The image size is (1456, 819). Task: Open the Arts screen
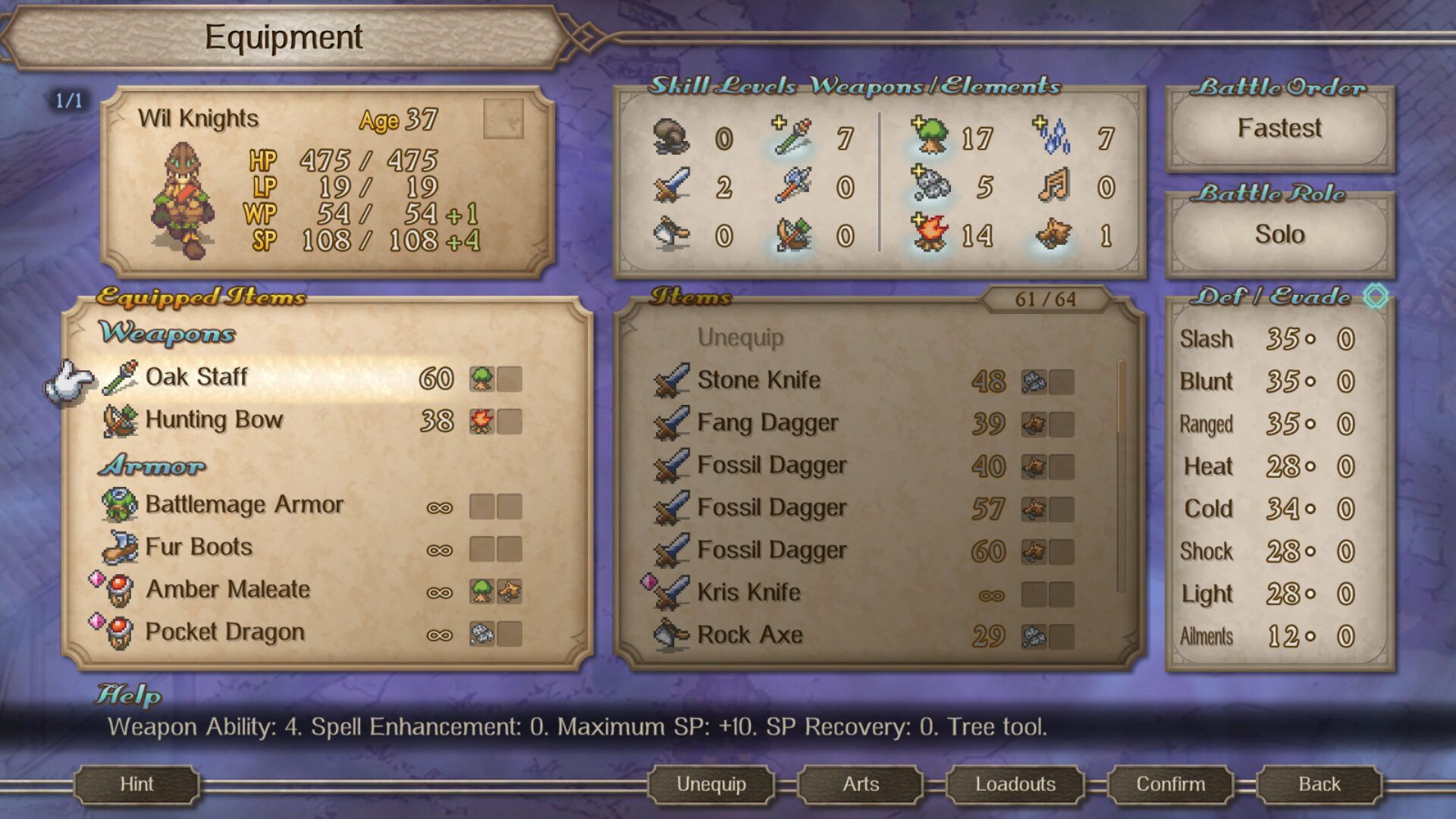pyautogui.click(x=861, y=784)
